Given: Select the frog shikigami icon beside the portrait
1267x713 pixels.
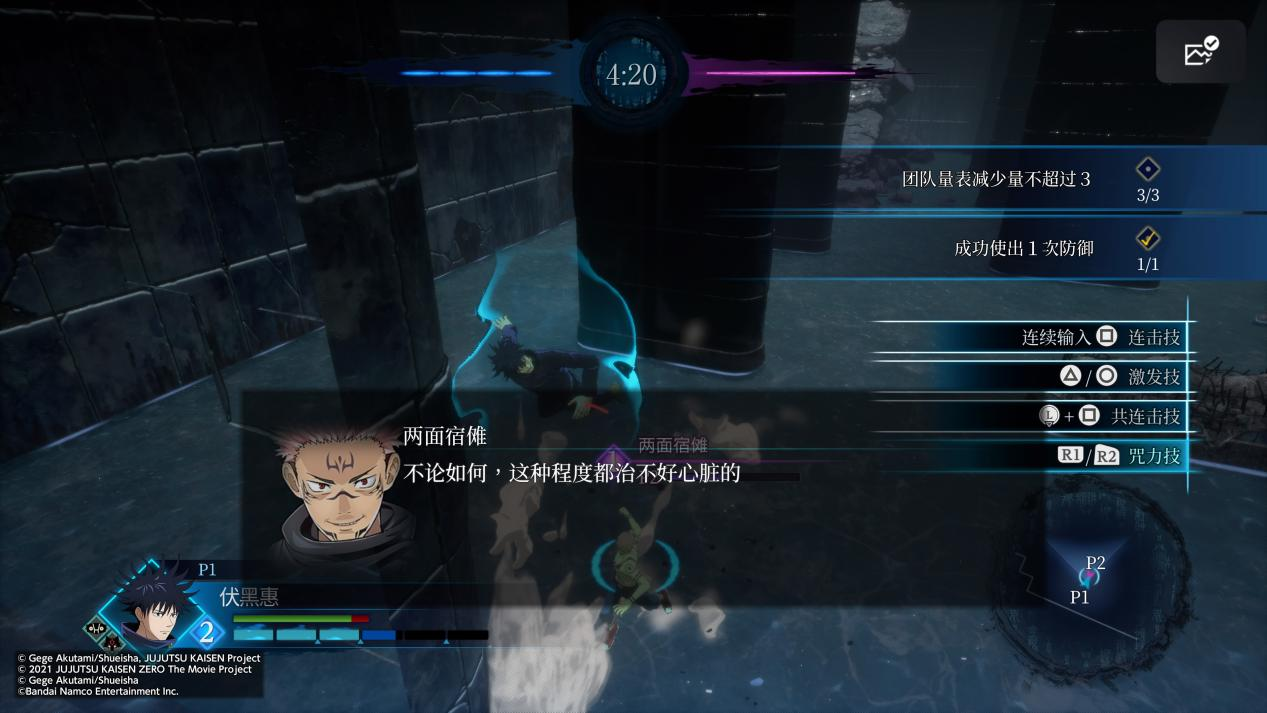Looking at the screenshot, I should 94,629.
